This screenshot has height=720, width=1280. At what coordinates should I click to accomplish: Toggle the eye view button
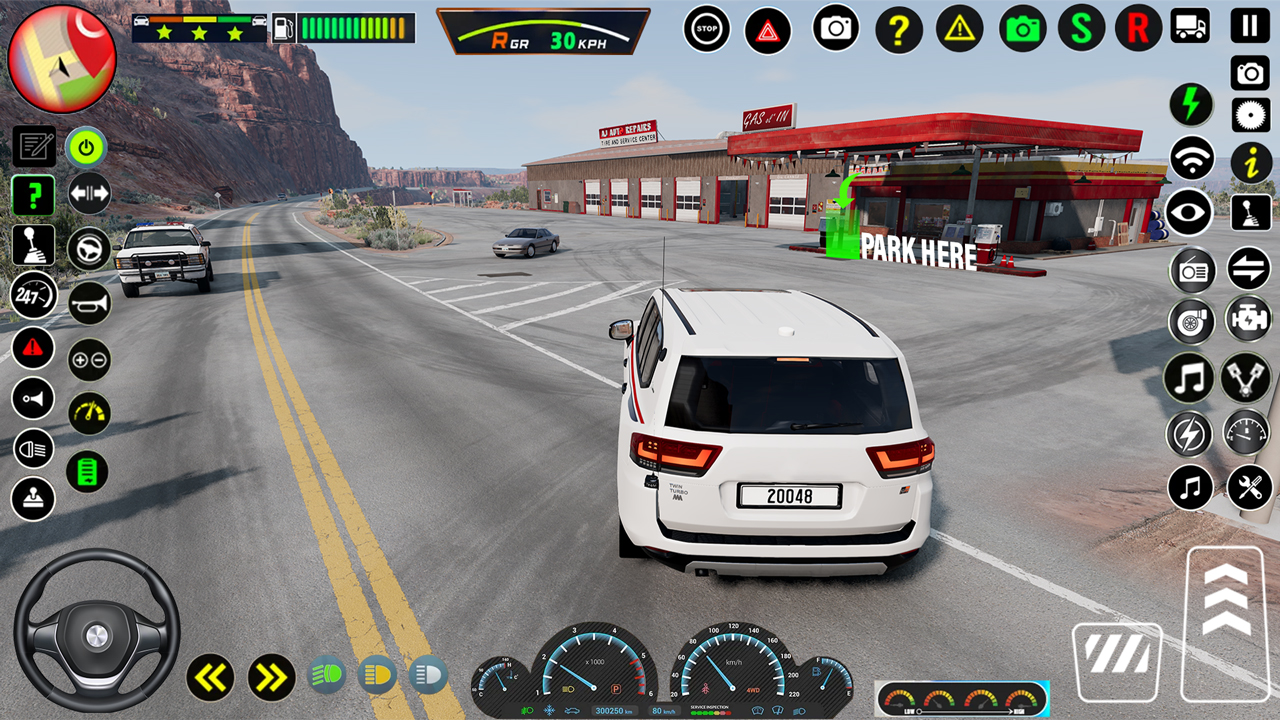(x=1190, y=212)
